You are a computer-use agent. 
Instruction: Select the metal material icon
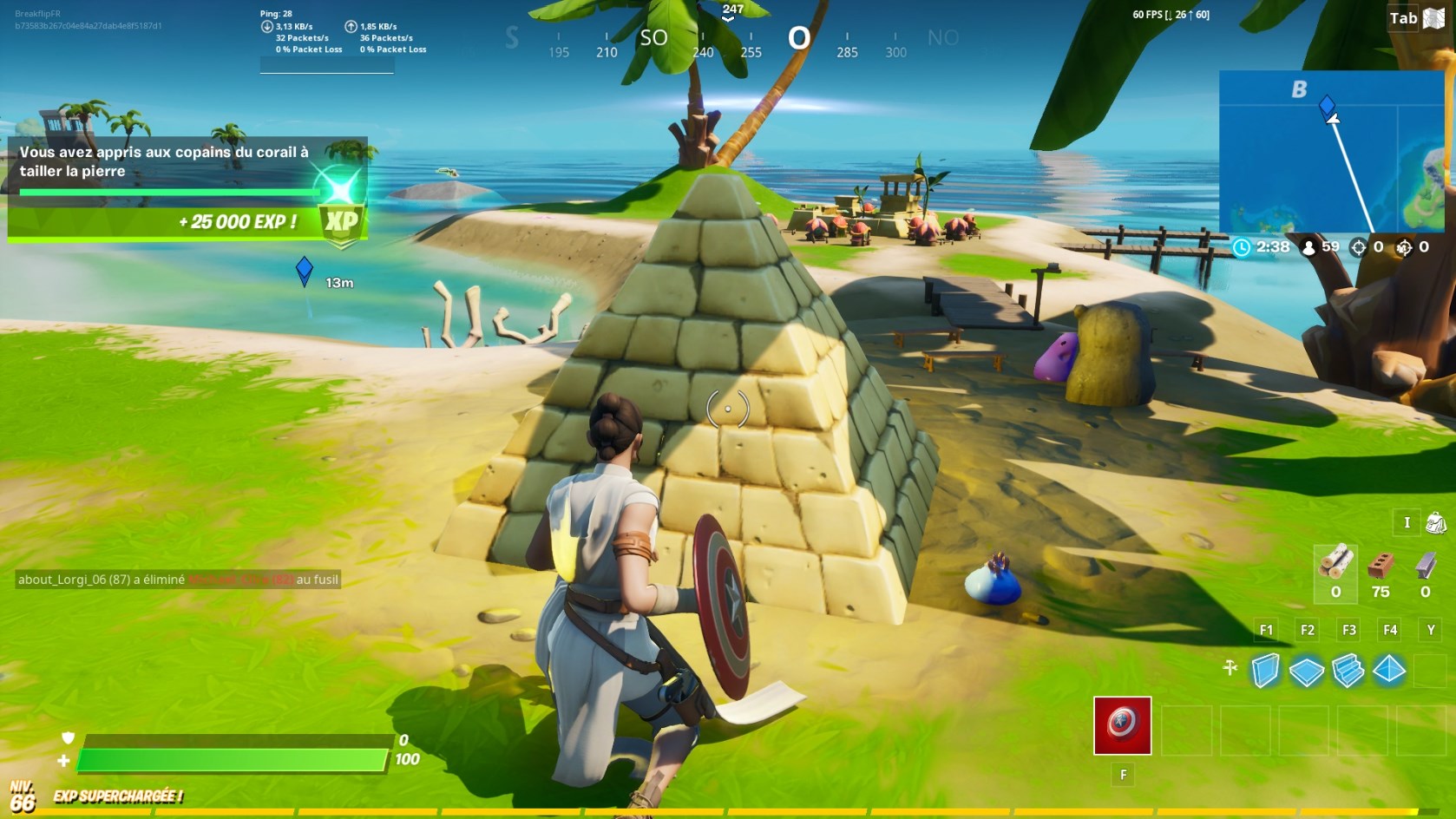click(x=1426, y=566)
